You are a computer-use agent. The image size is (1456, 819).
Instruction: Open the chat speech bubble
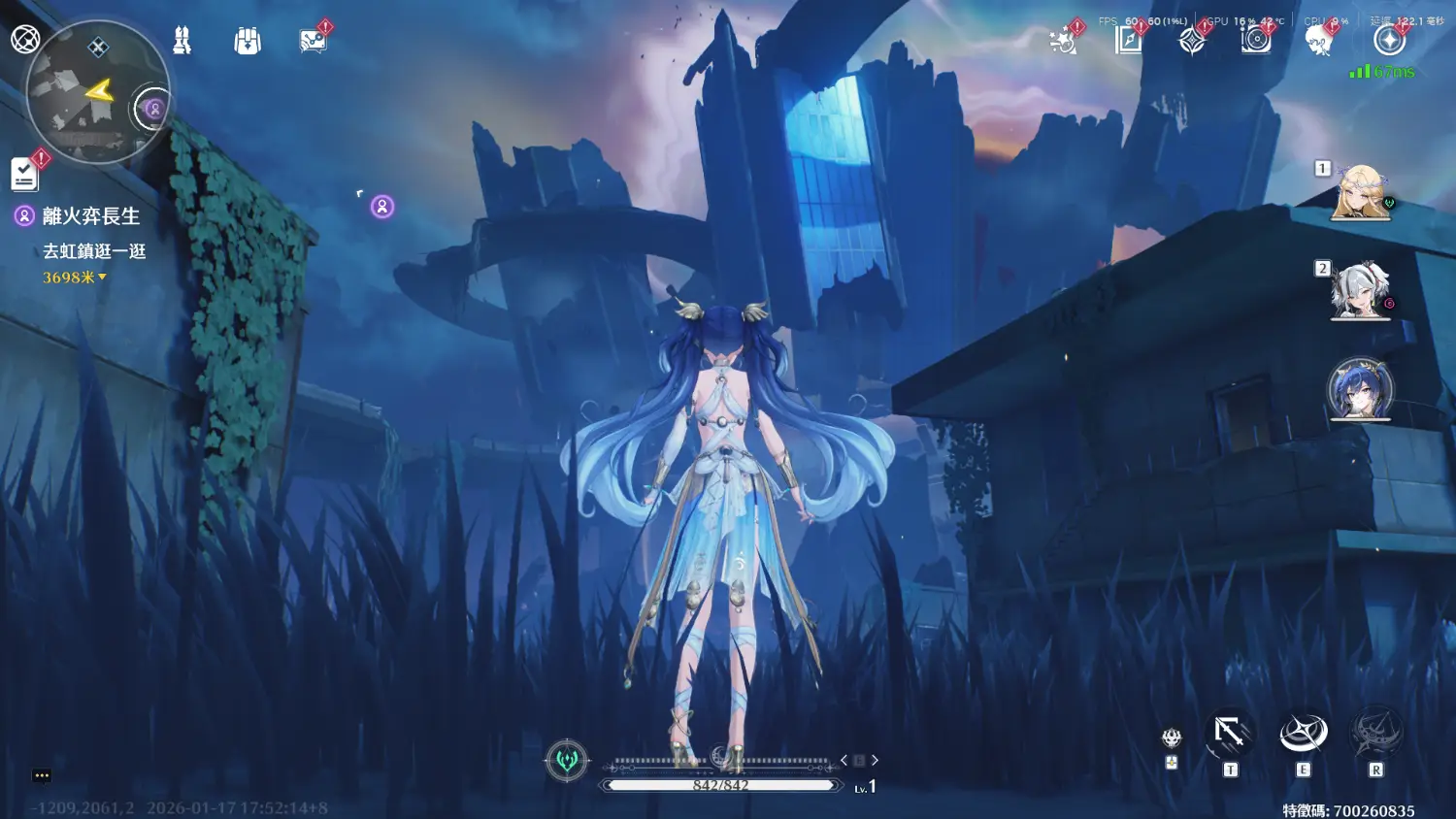[x=42, y=775]
